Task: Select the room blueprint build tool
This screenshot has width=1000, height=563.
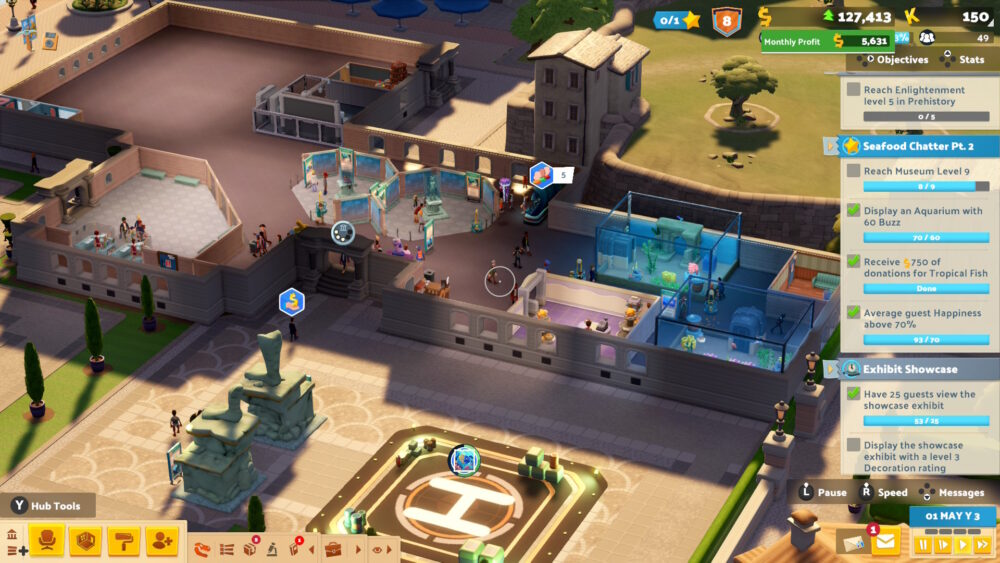Action: (85, 541)
